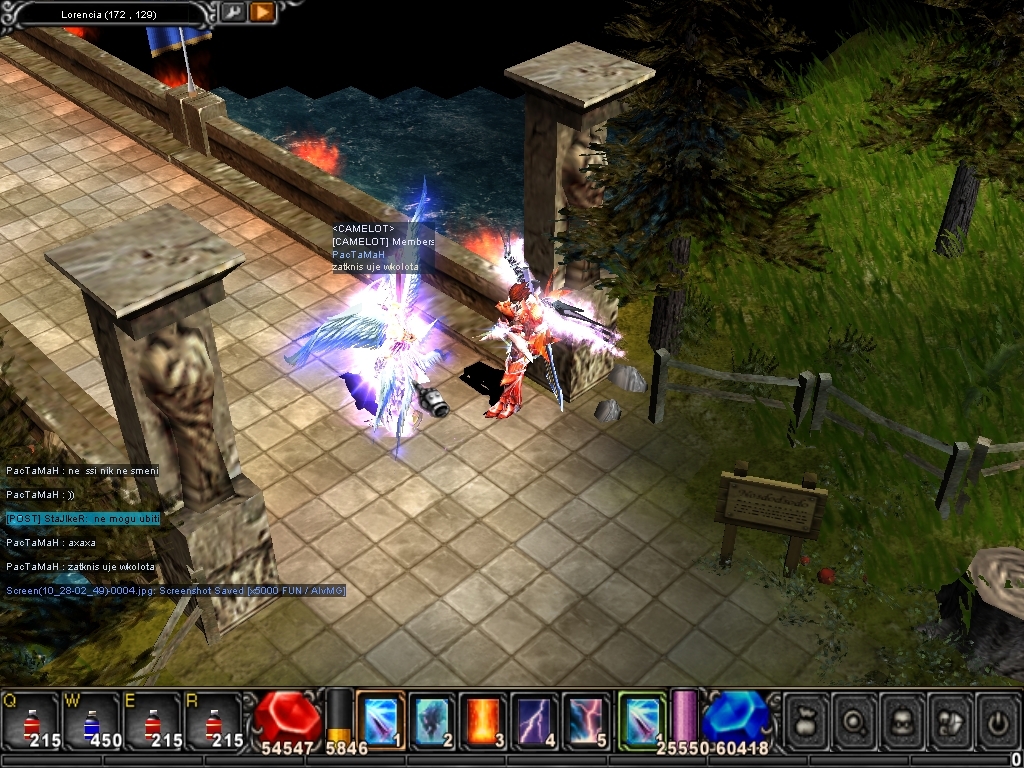The width and height of the screenshot is (1024, 768).
Task: Open the magnifying glass menu button
Action: (x=854, y=720)
